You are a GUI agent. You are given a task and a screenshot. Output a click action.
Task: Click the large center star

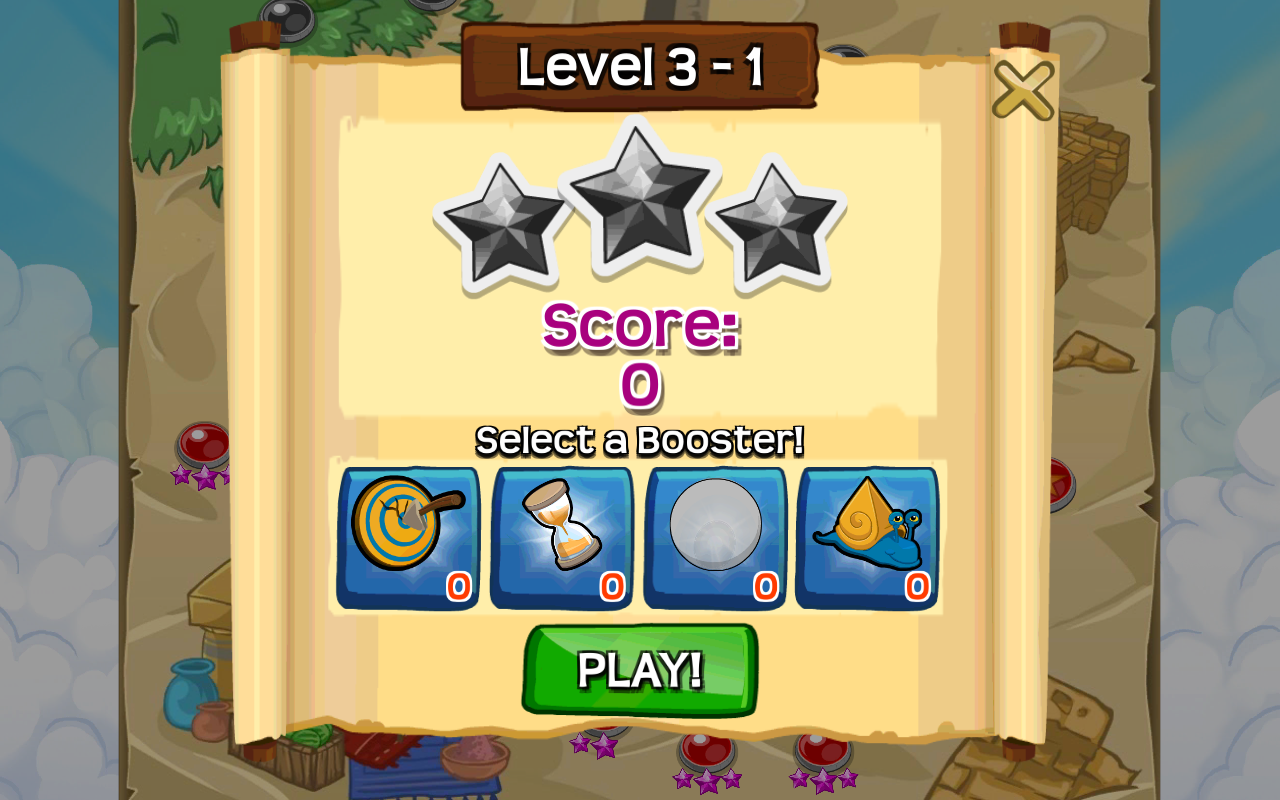click(640, 200)
